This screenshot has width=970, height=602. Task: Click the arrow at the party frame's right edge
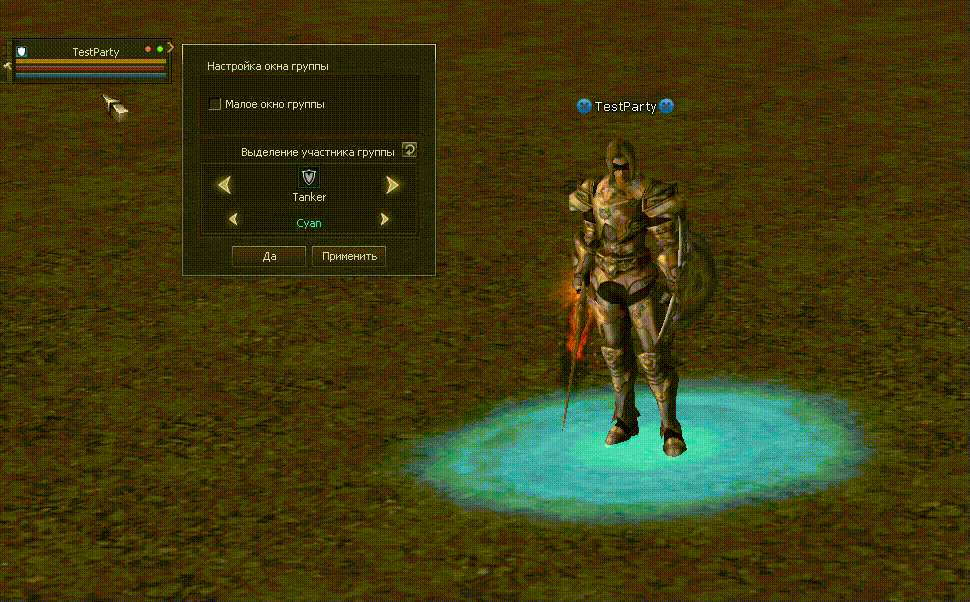171,47
